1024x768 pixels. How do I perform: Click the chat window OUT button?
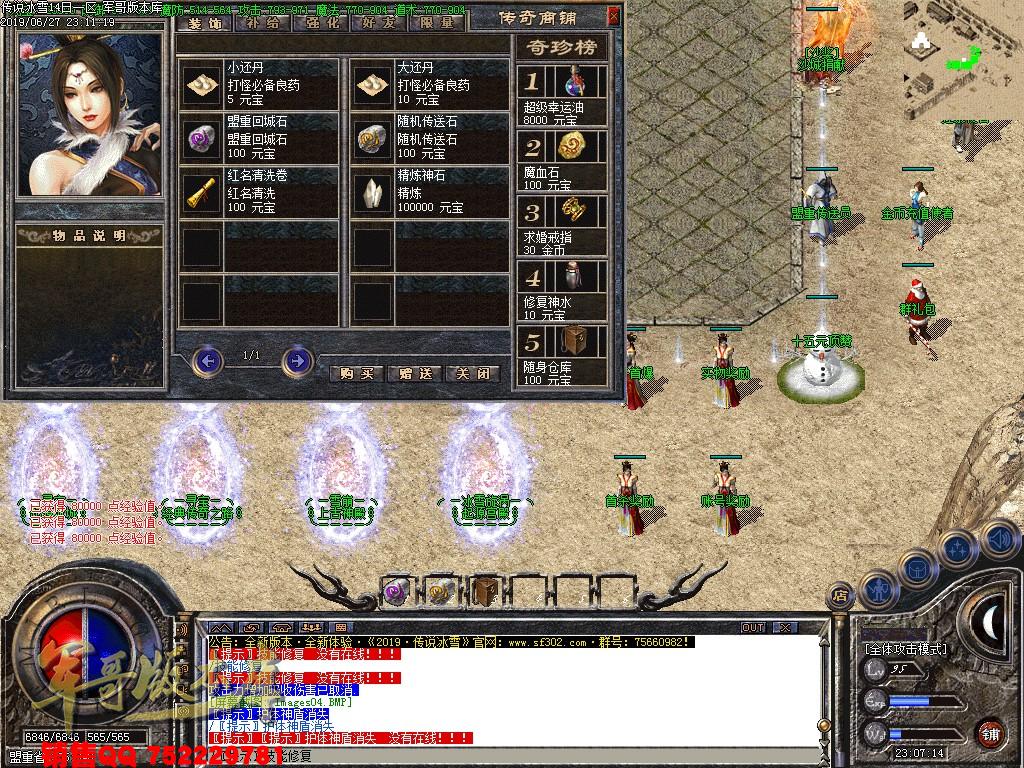pyautogui.click(x=752, y=627)
